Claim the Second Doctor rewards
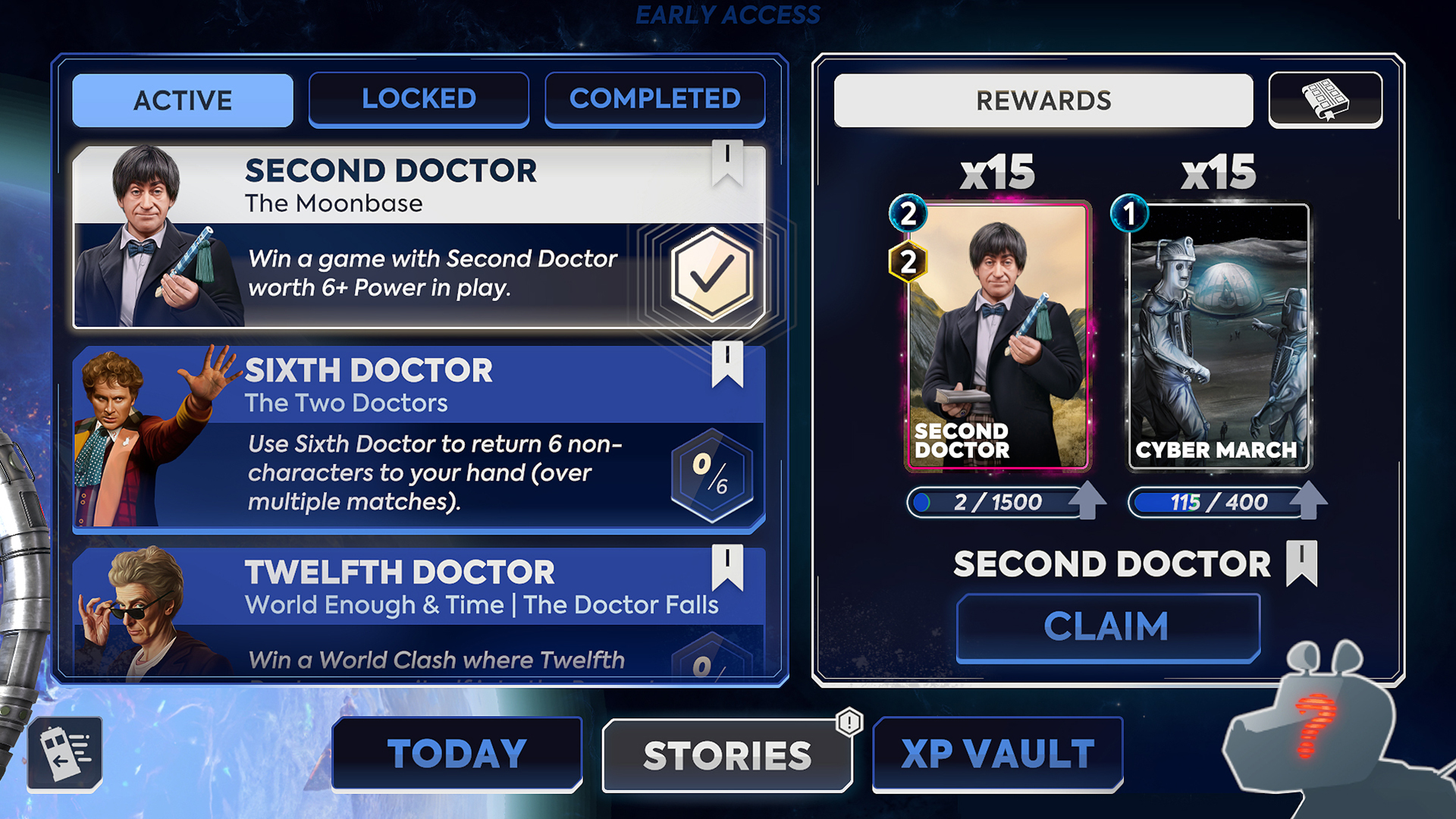 point(1106,625)
